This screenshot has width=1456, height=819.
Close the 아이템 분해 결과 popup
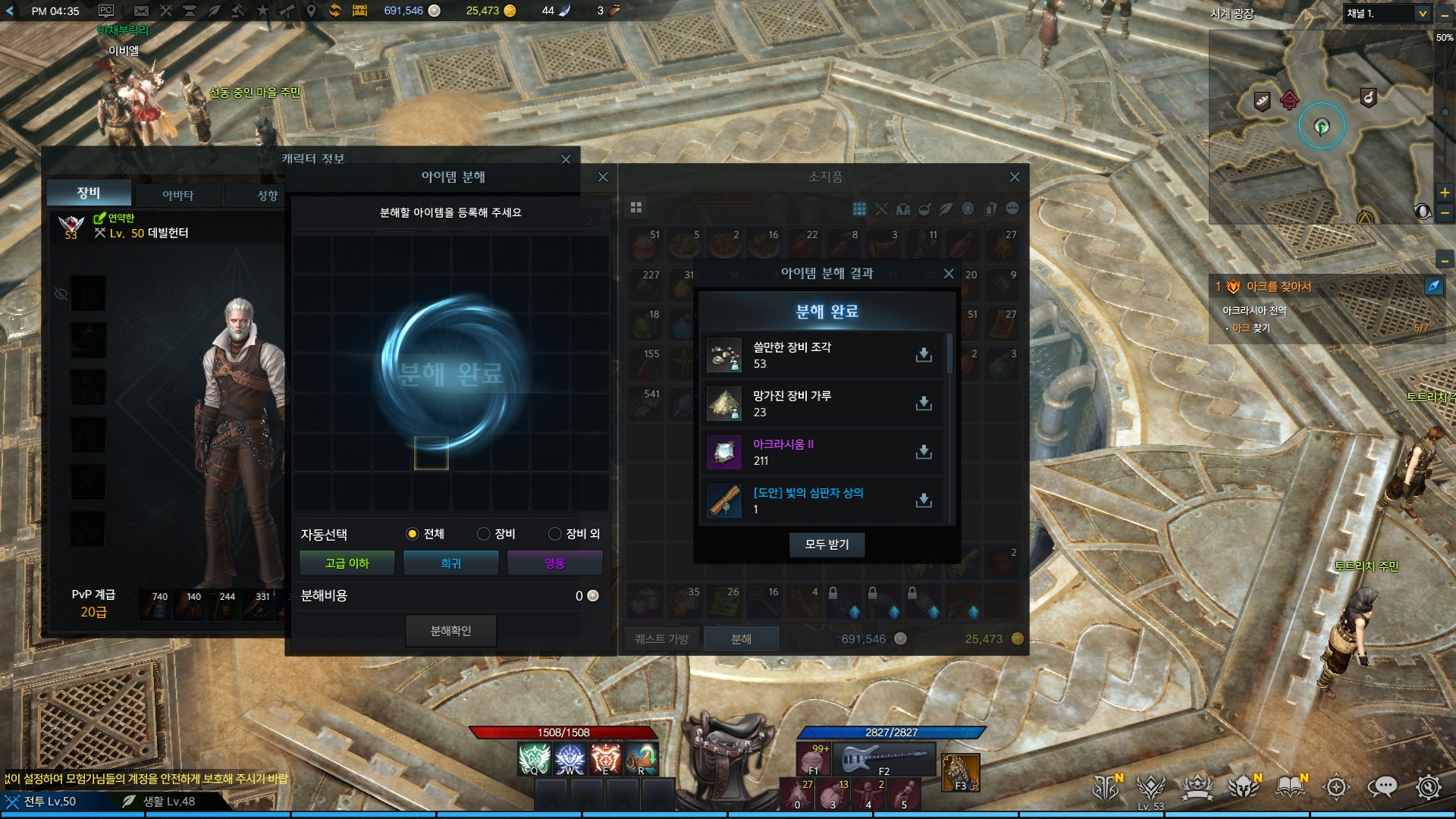(x=949, y=274)
